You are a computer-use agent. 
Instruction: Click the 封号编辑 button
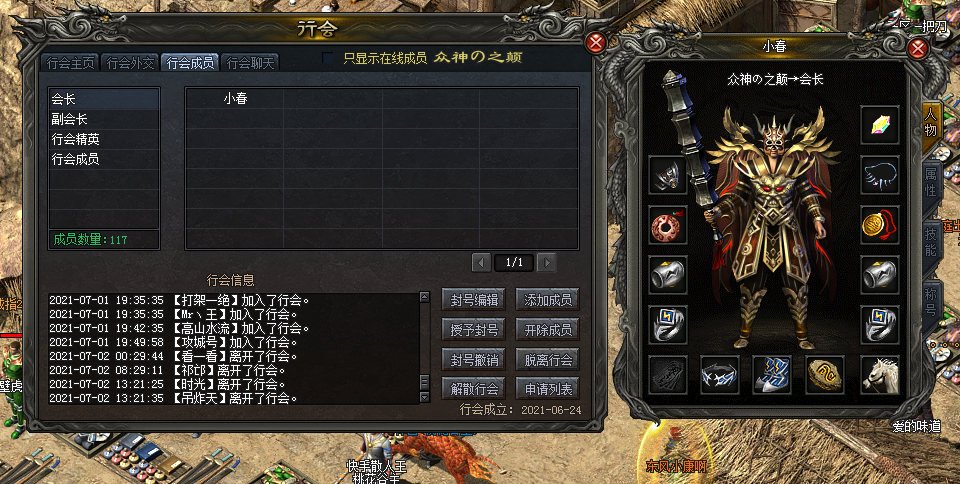coord(474,299)
